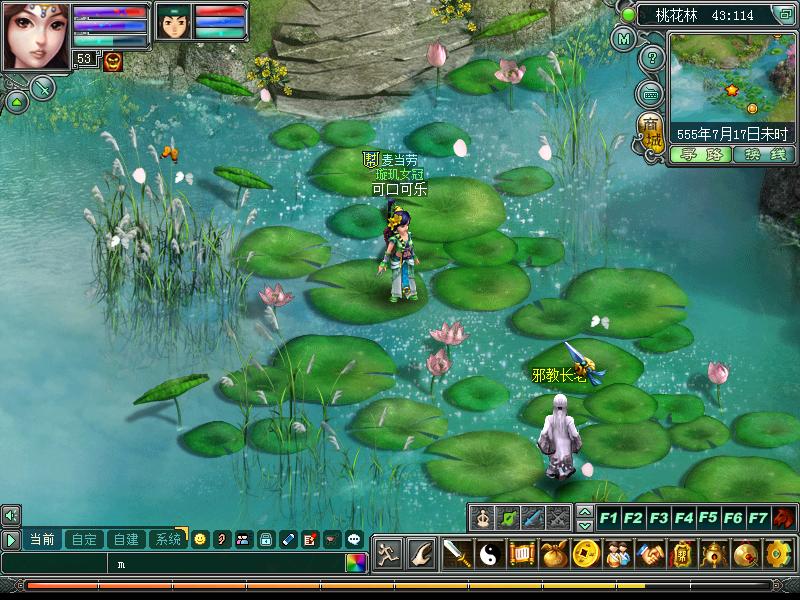Open the yin-yang skills icon

489,553
